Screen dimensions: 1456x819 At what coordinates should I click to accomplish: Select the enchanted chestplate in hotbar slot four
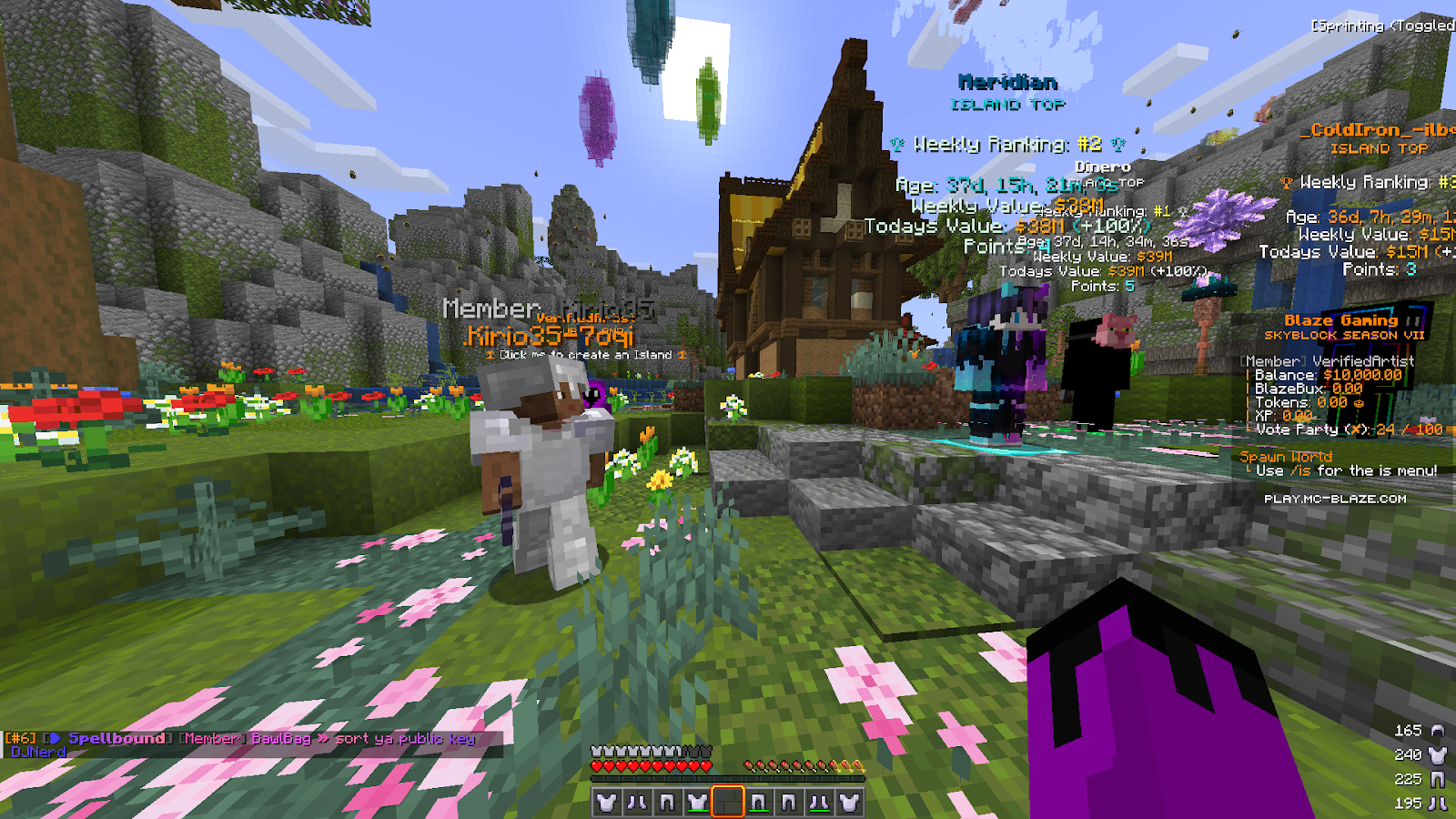point(697,802)
